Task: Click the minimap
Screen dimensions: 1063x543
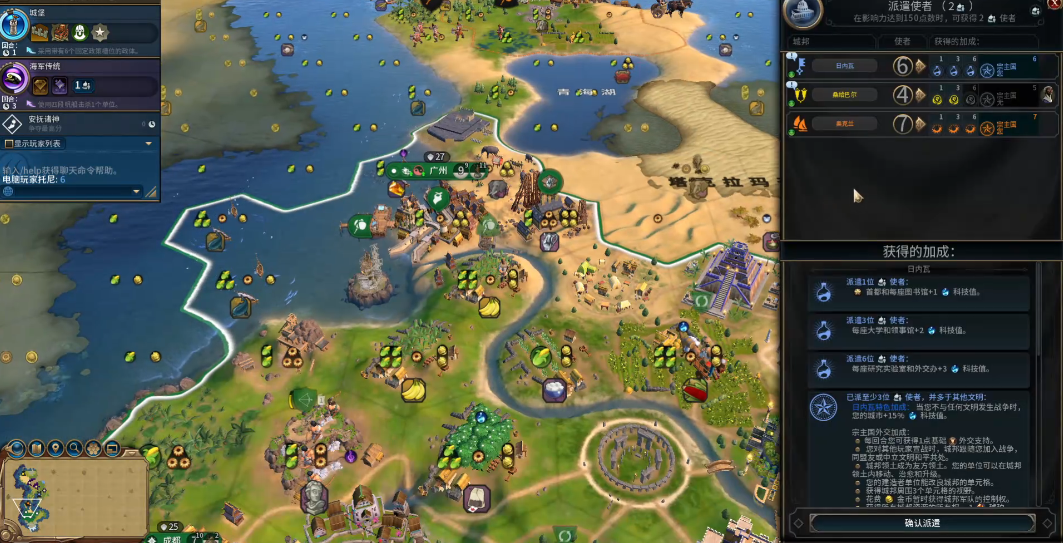Action: click(72, 493)
